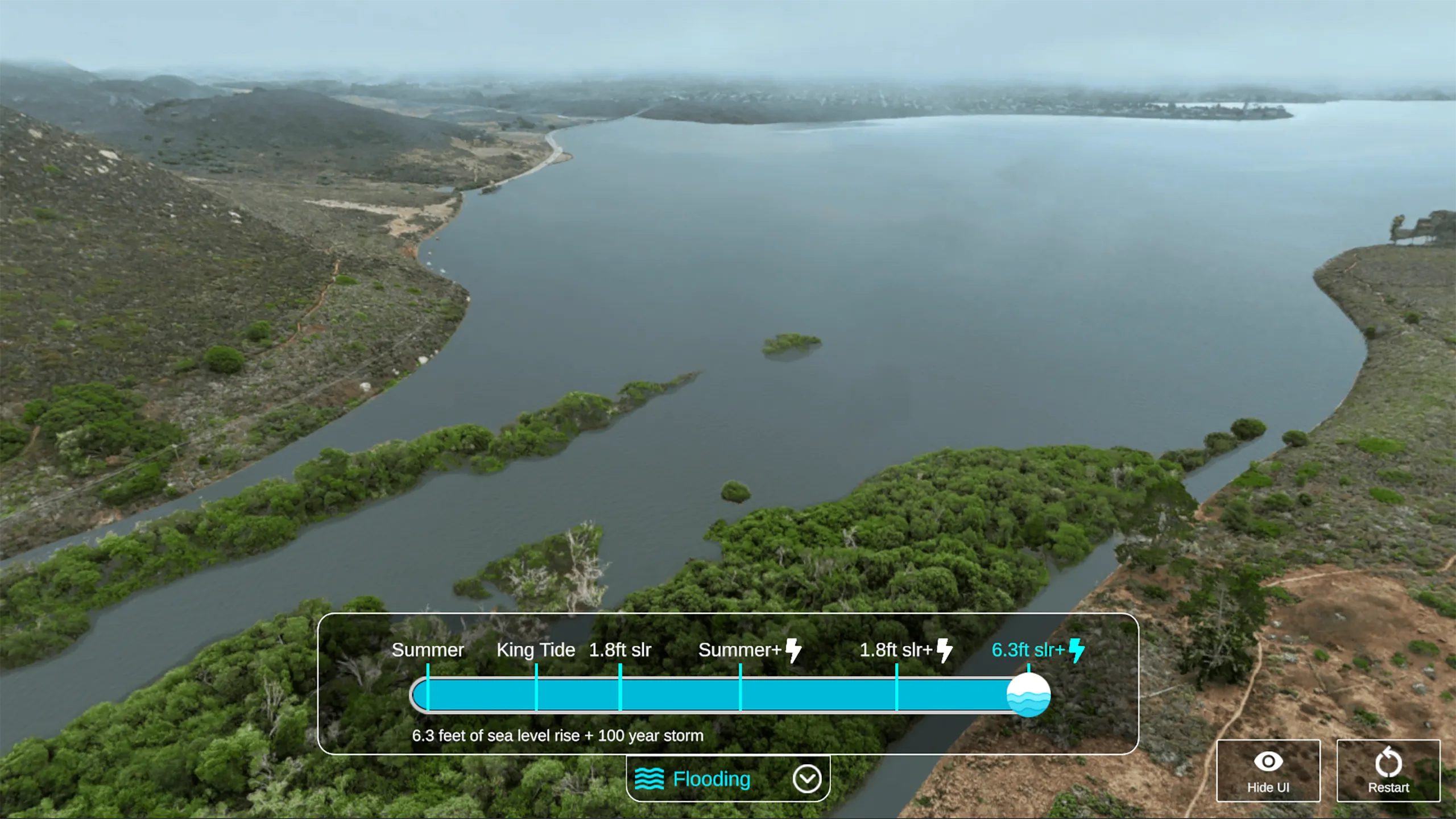This screenshot has width=1456, height=819.
Task: Pick the Summer plus storm scenario
Action: click(x=748, y=650)
